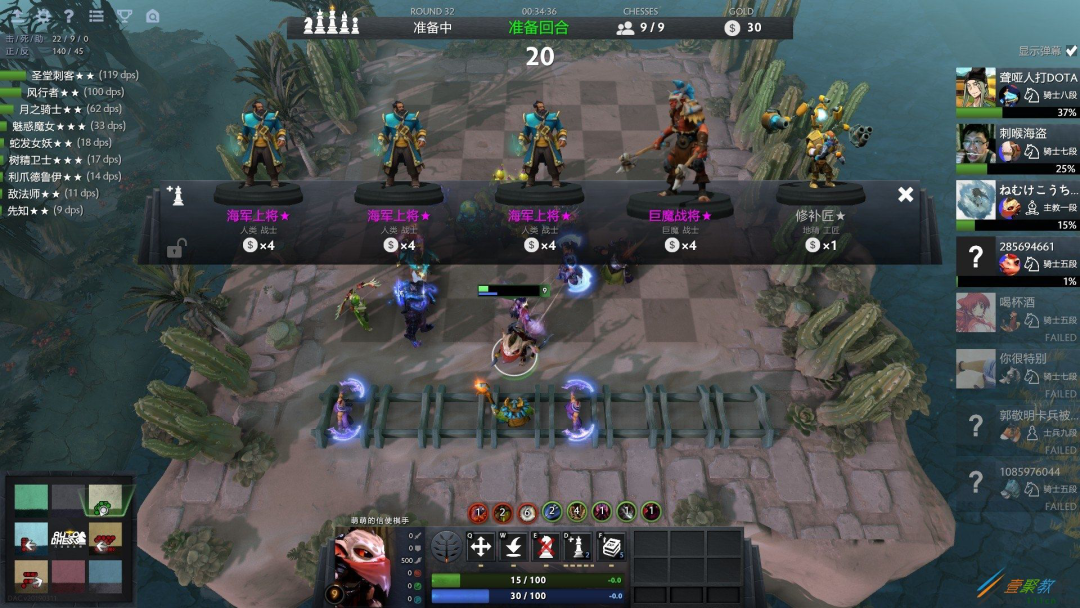Viewport: 1080px width, 608px height.
Task: Use the buy experience book ability (F)
Action: [610, 546]
